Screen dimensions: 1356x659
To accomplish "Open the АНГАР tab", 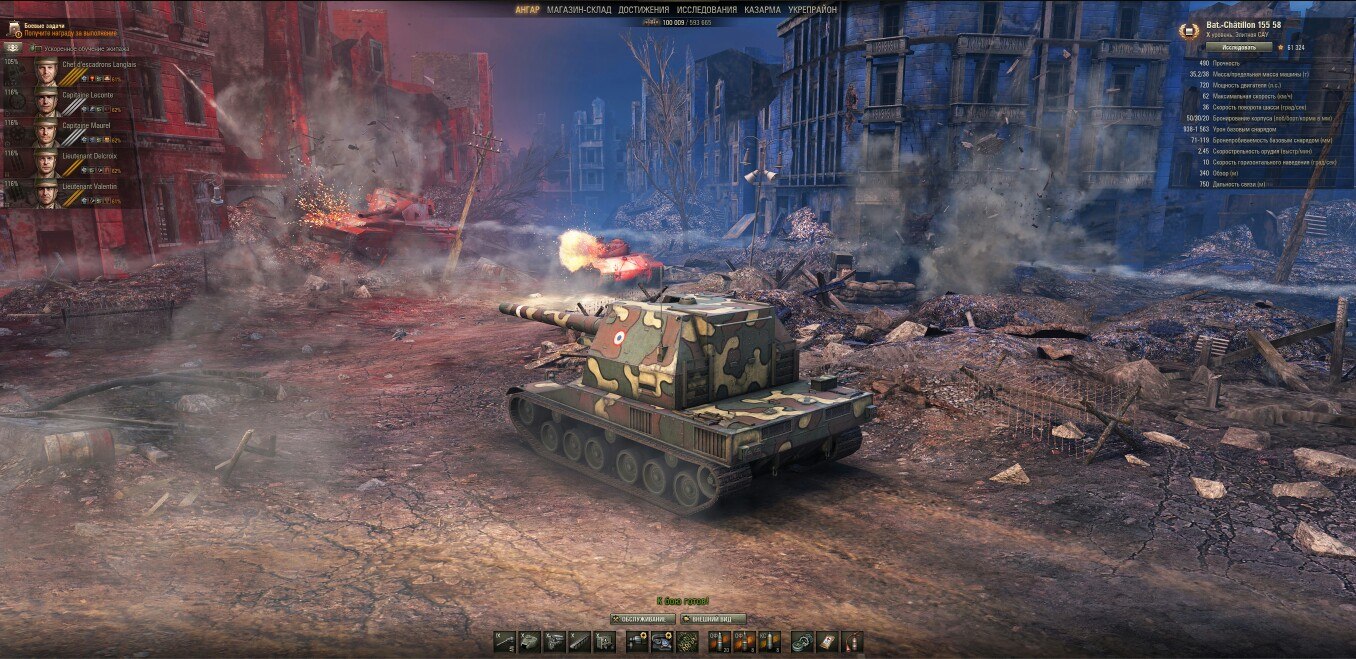I will click(x=528, y=10).
